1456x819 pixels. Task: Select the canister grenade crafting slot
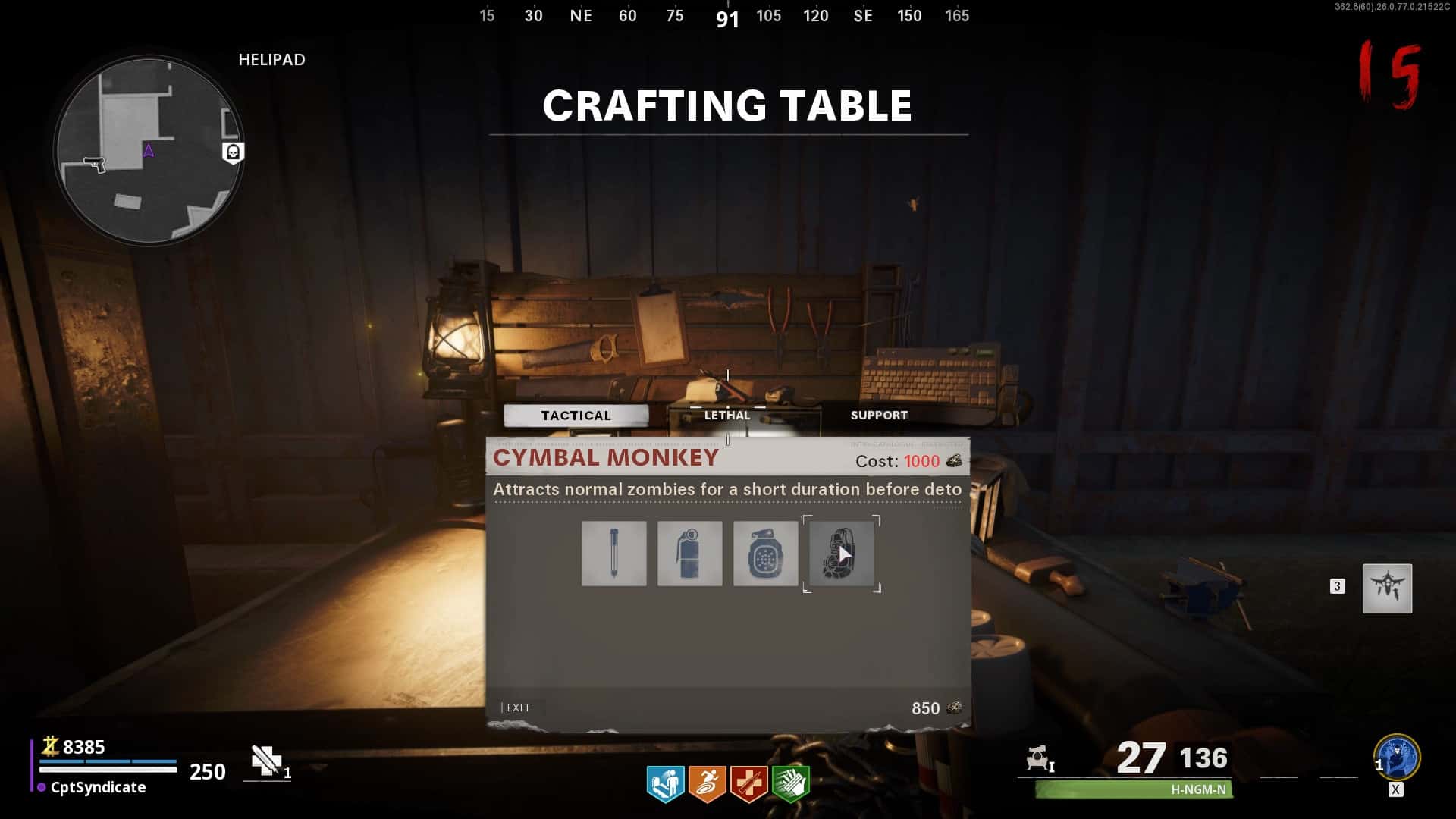click(690, 554)
